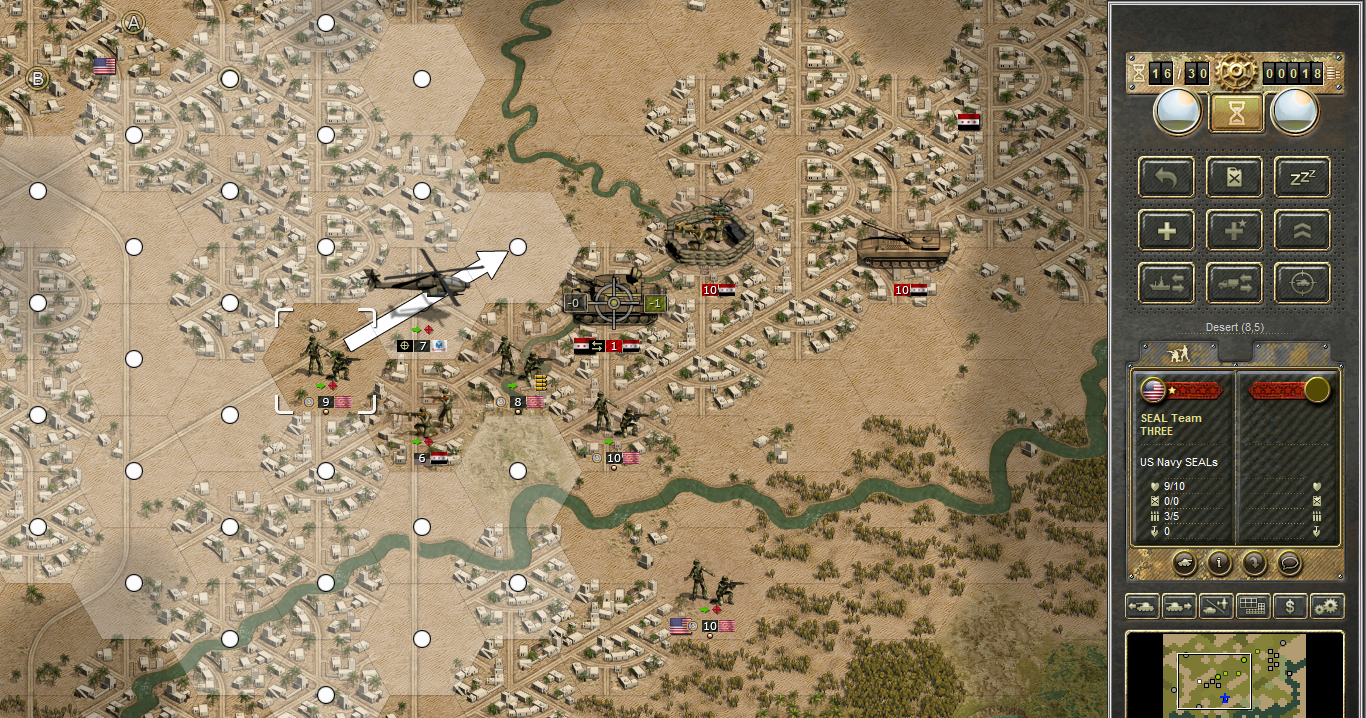Open the tank crosshair button

click(1302, 284)
